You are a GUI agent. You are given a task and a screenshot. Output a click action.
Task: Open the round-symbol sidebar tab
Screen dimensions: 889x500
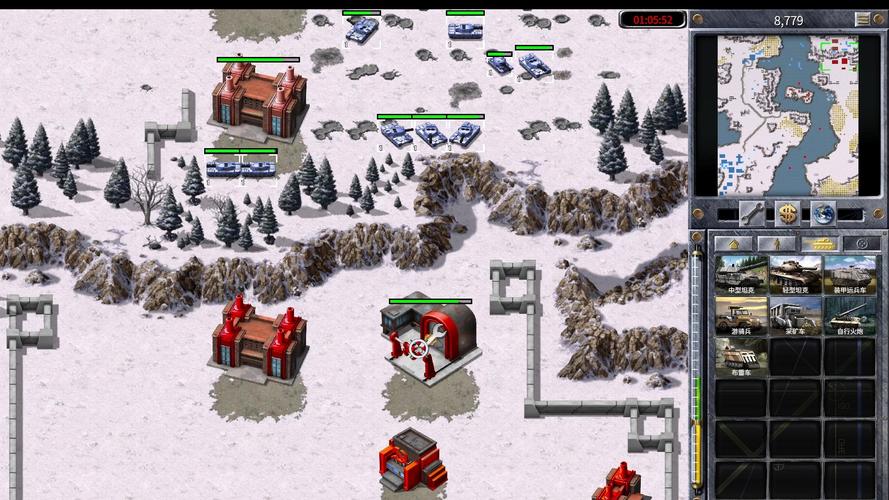[860, 243]
